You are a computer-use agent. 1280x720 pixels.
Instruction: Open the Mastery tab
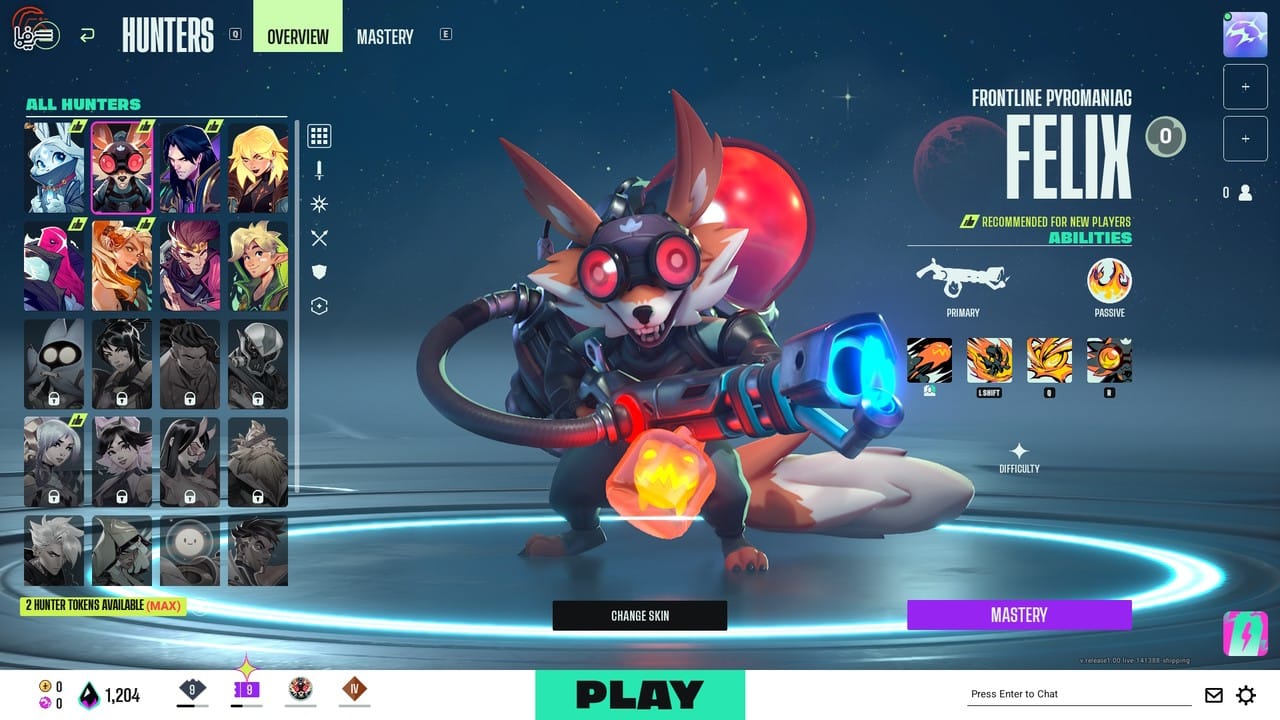coord(385,37)
